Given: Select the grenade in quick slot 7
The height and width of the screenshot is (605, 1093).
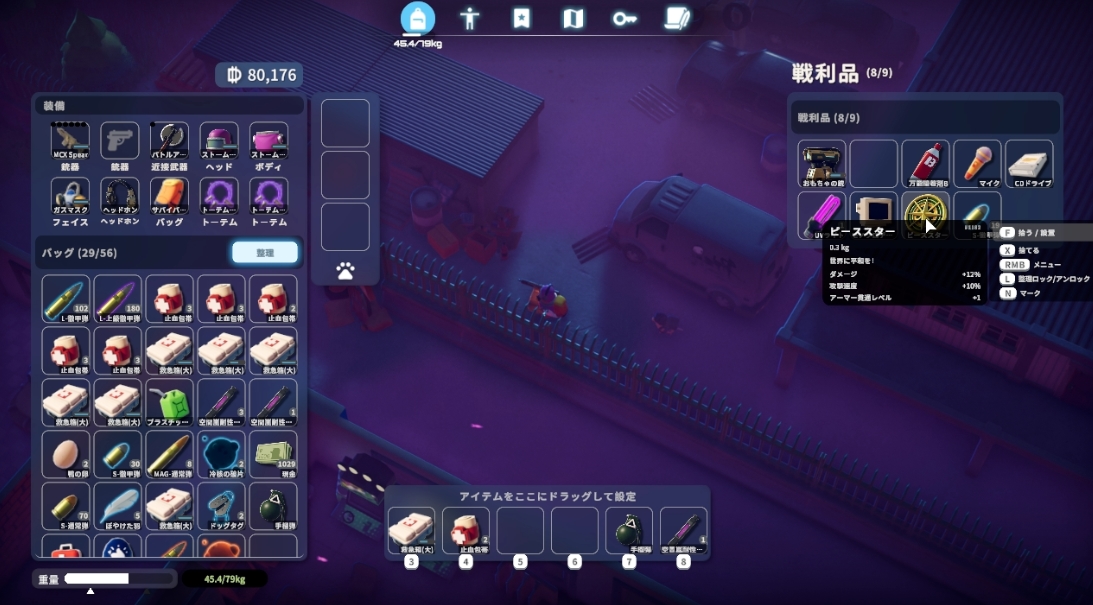Looking at the screenshot, I should tap(628, 530).
